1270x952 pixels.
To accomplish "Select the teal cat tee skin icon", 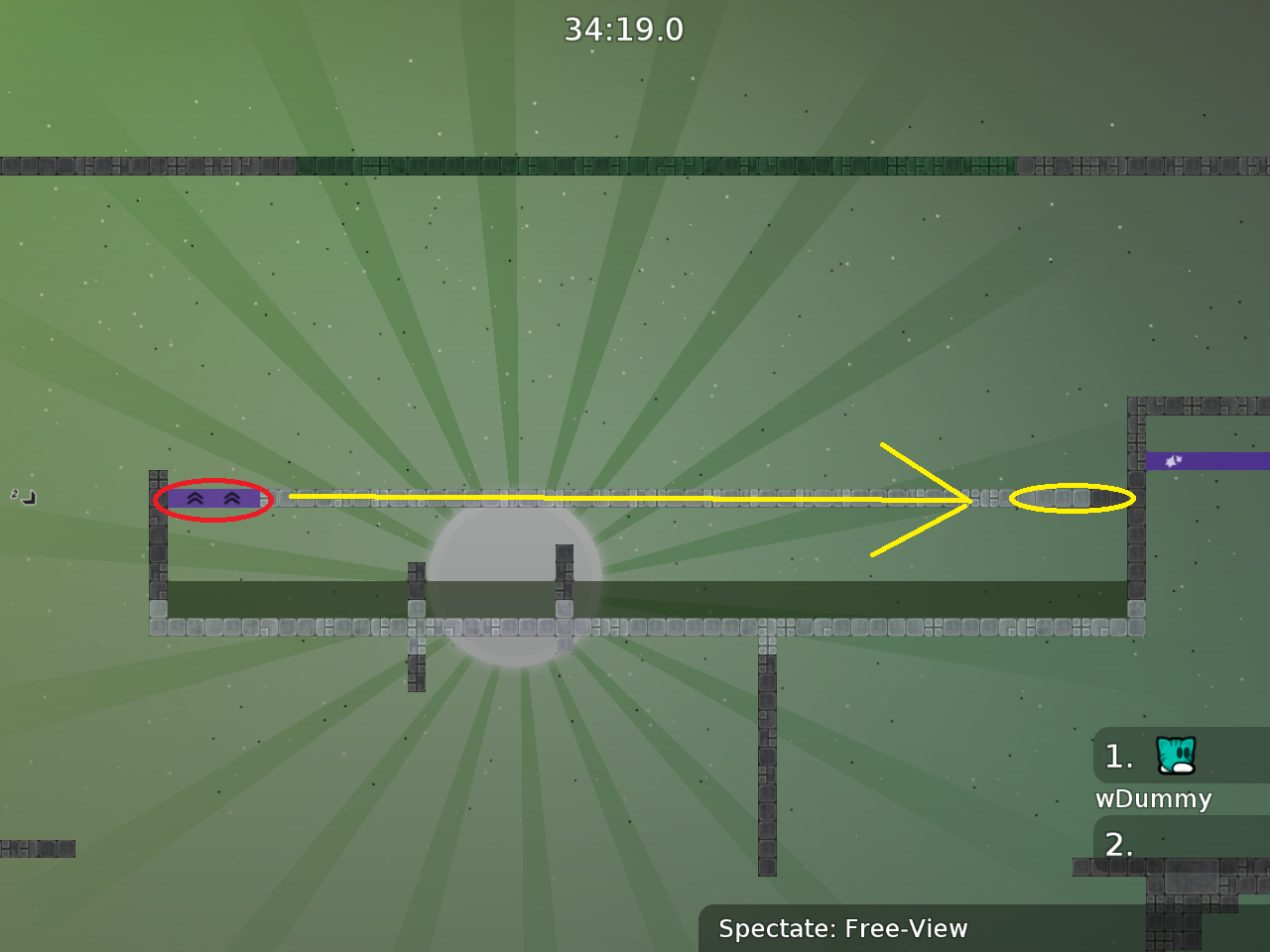I will [x=1177, y=757].
